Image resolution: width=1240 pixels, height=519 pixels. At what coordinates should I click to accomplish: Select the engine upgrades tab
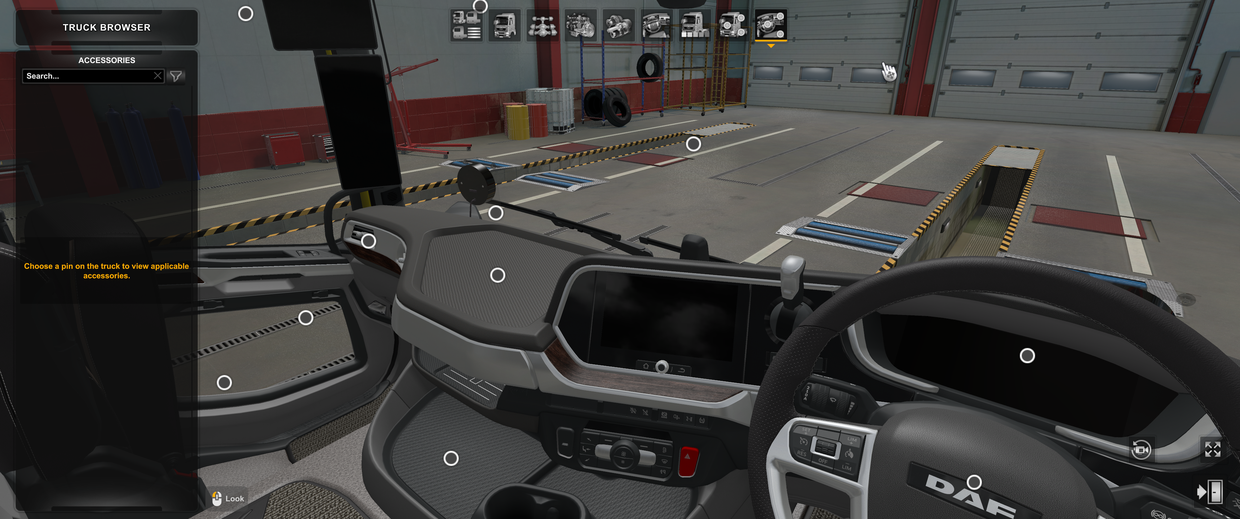(580, 25)
